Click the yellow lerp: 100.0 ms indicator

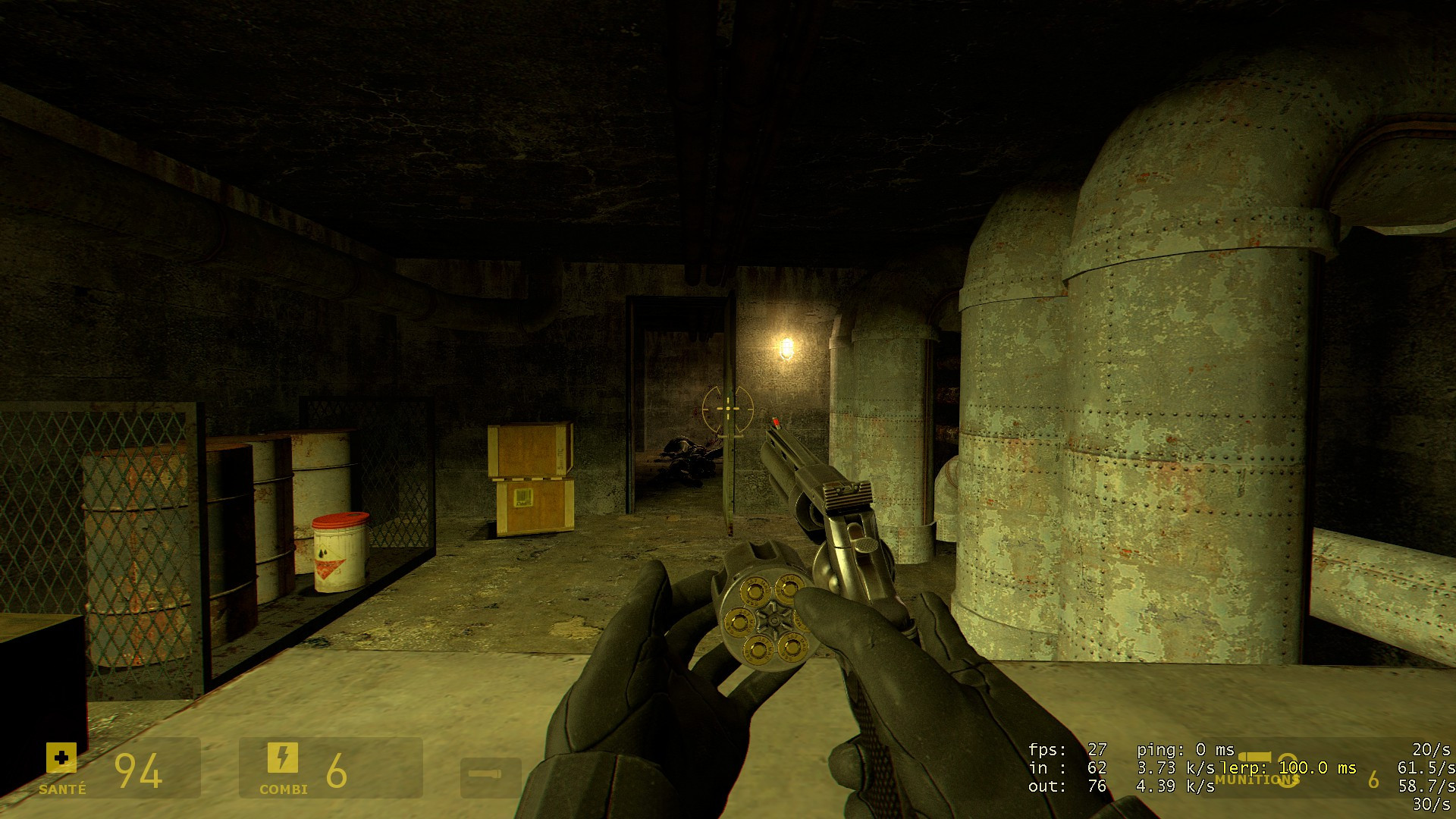coord(1289,768)
